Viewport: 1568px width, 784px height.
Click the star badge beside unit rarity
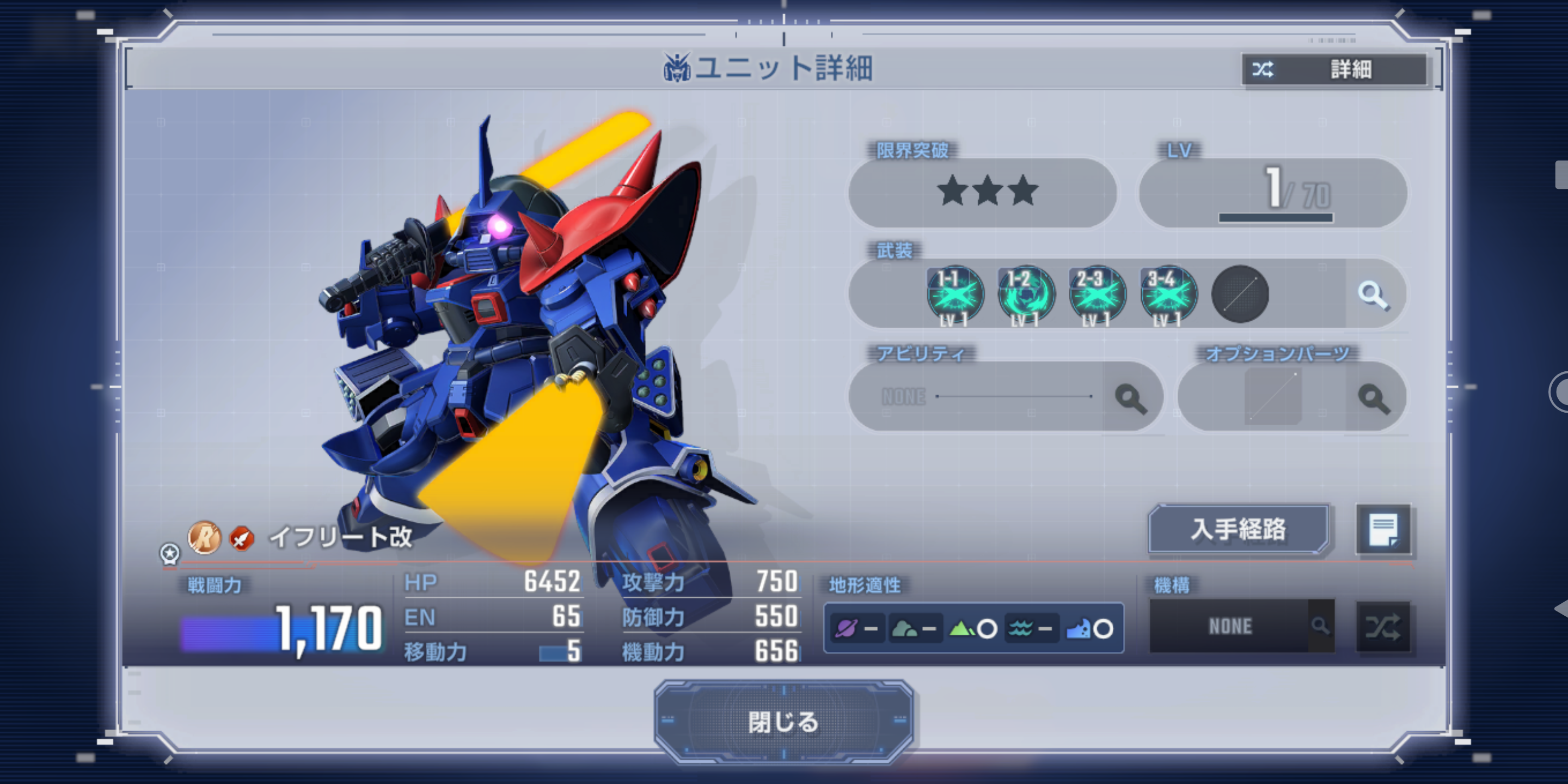(x=169, y=553)
